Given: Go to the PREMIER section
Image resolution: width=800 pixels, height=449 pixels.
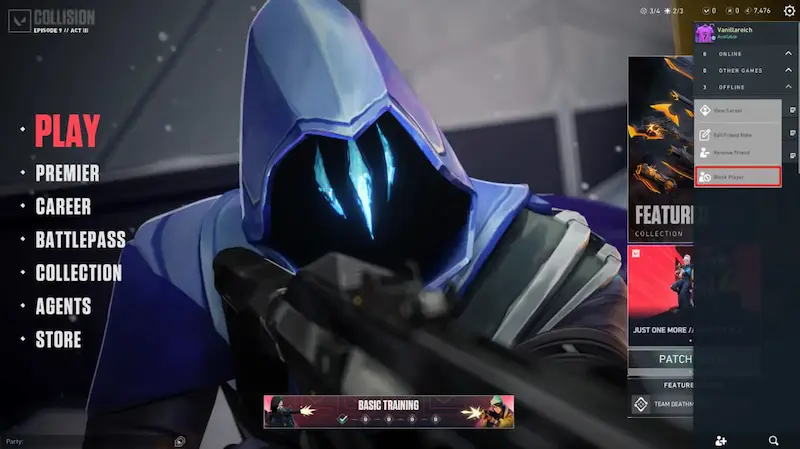Looking at the screenshot, I should coord(67,173).
